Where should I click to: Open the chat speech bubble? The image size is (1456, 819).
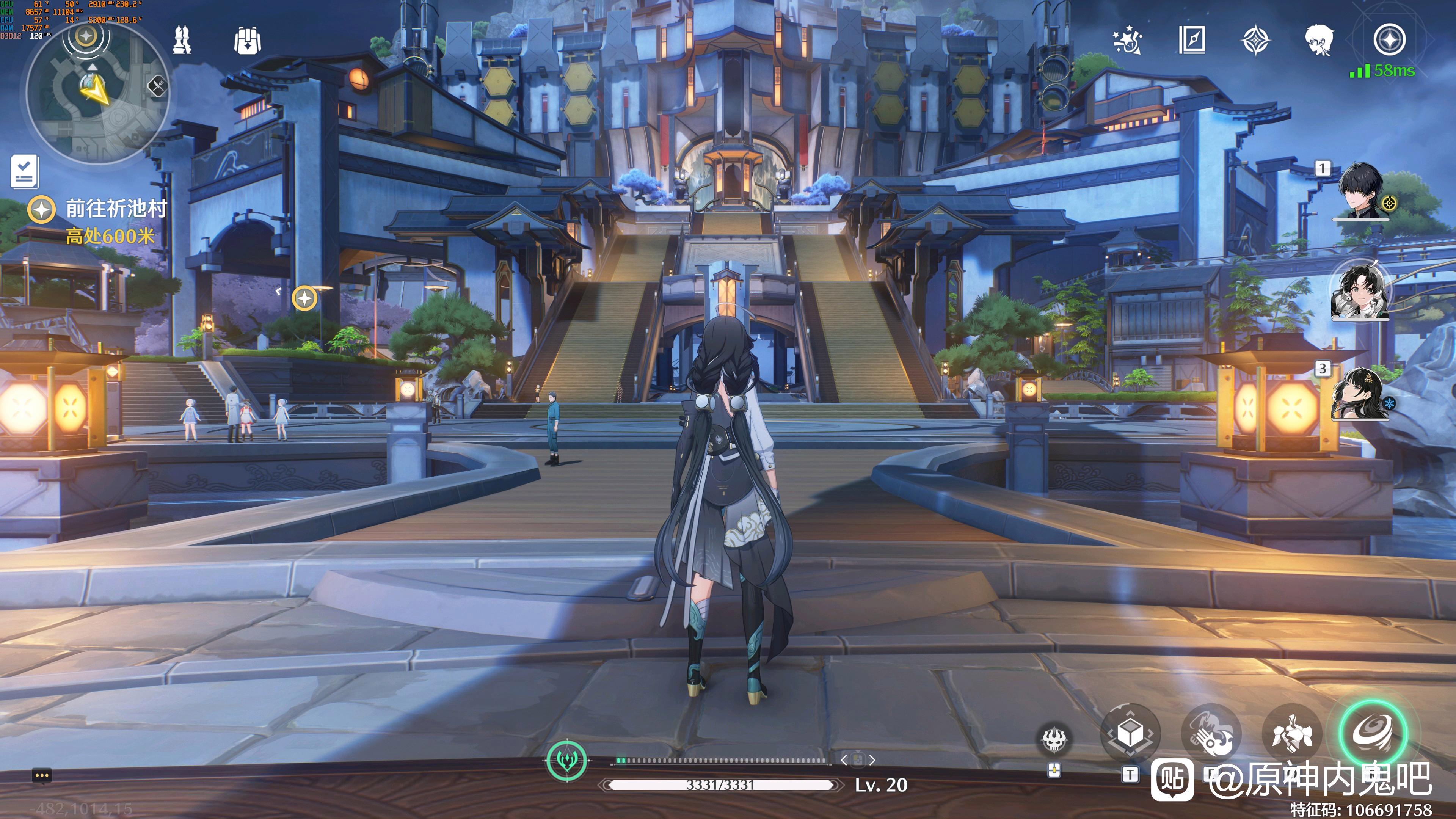(42, 775)
